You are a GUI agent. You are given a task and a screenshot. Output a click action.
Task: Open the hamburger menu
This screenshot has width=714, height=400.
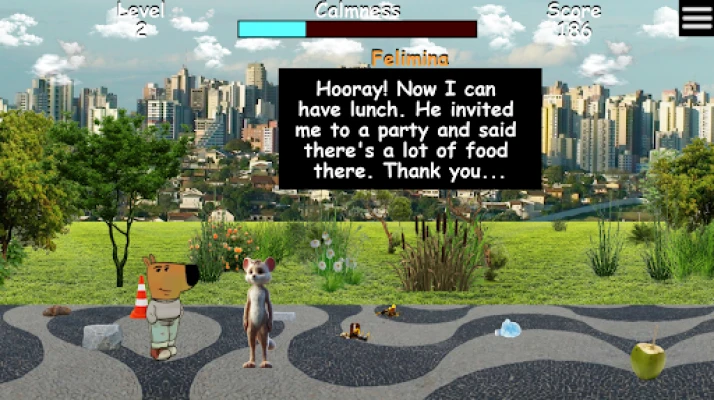click(696, 18)
